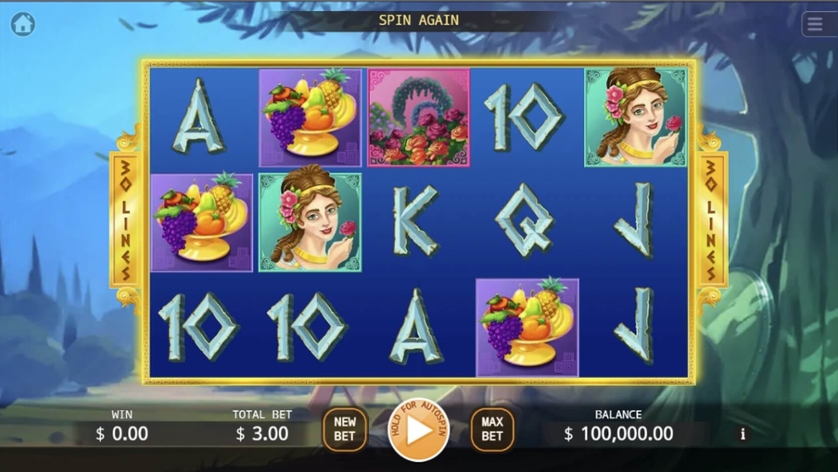This screenshot has width=838, height=472.
Task: Open the hamburger menu
Action: coord(814,25)
